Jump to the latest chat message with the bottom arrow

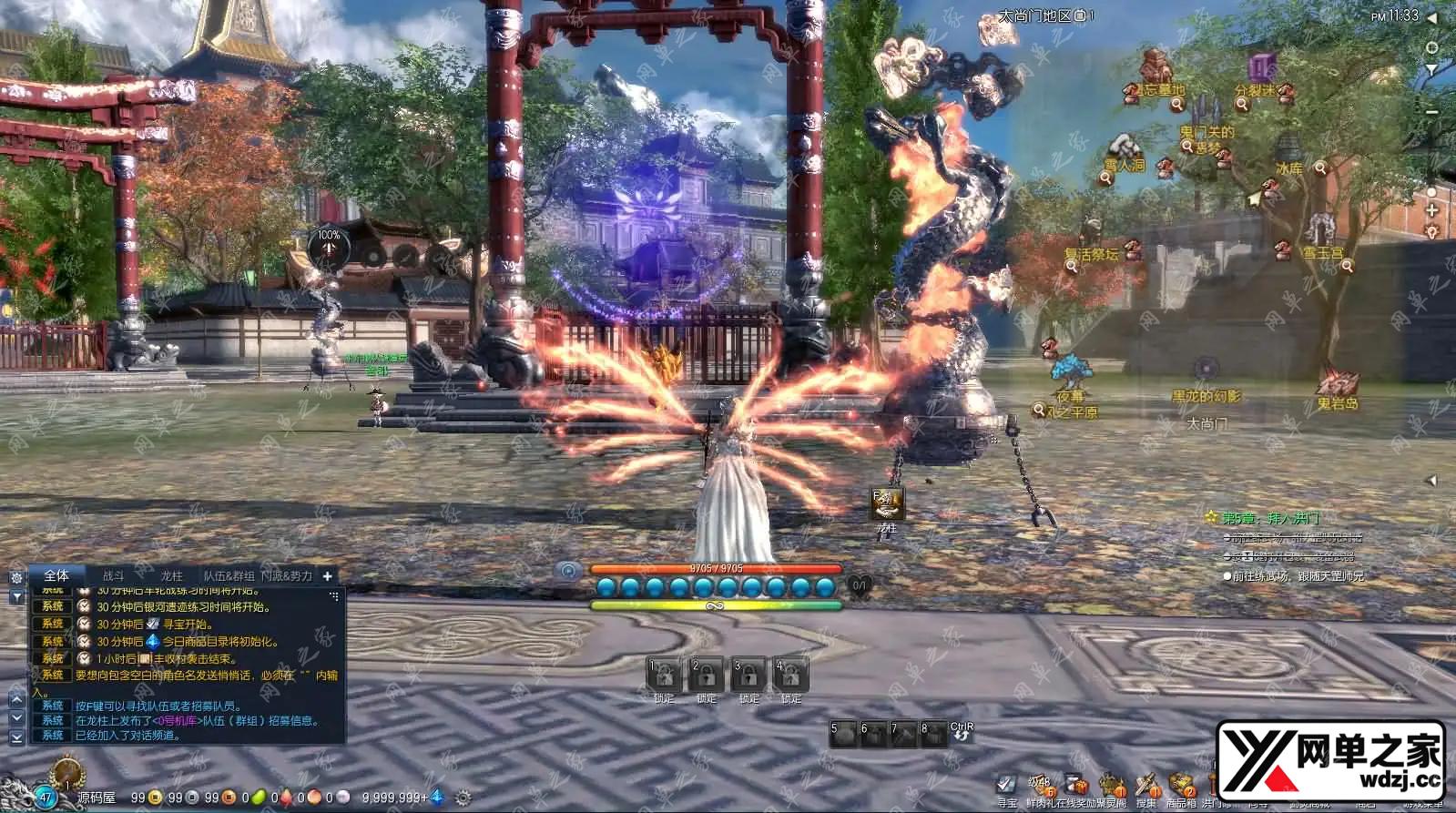16,737
